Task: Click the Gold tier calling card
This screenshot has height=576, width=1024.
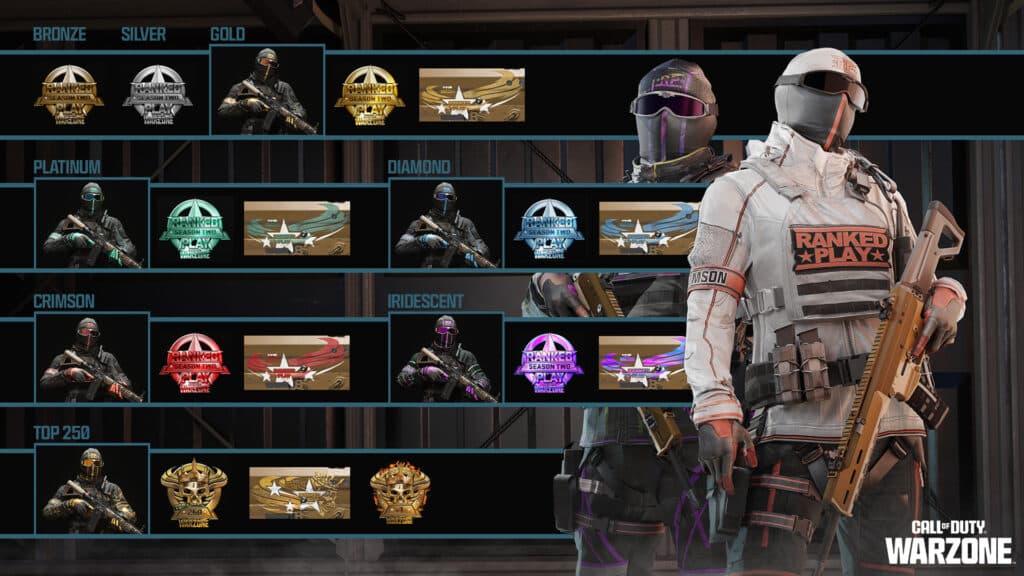Action: coord(471,95)
